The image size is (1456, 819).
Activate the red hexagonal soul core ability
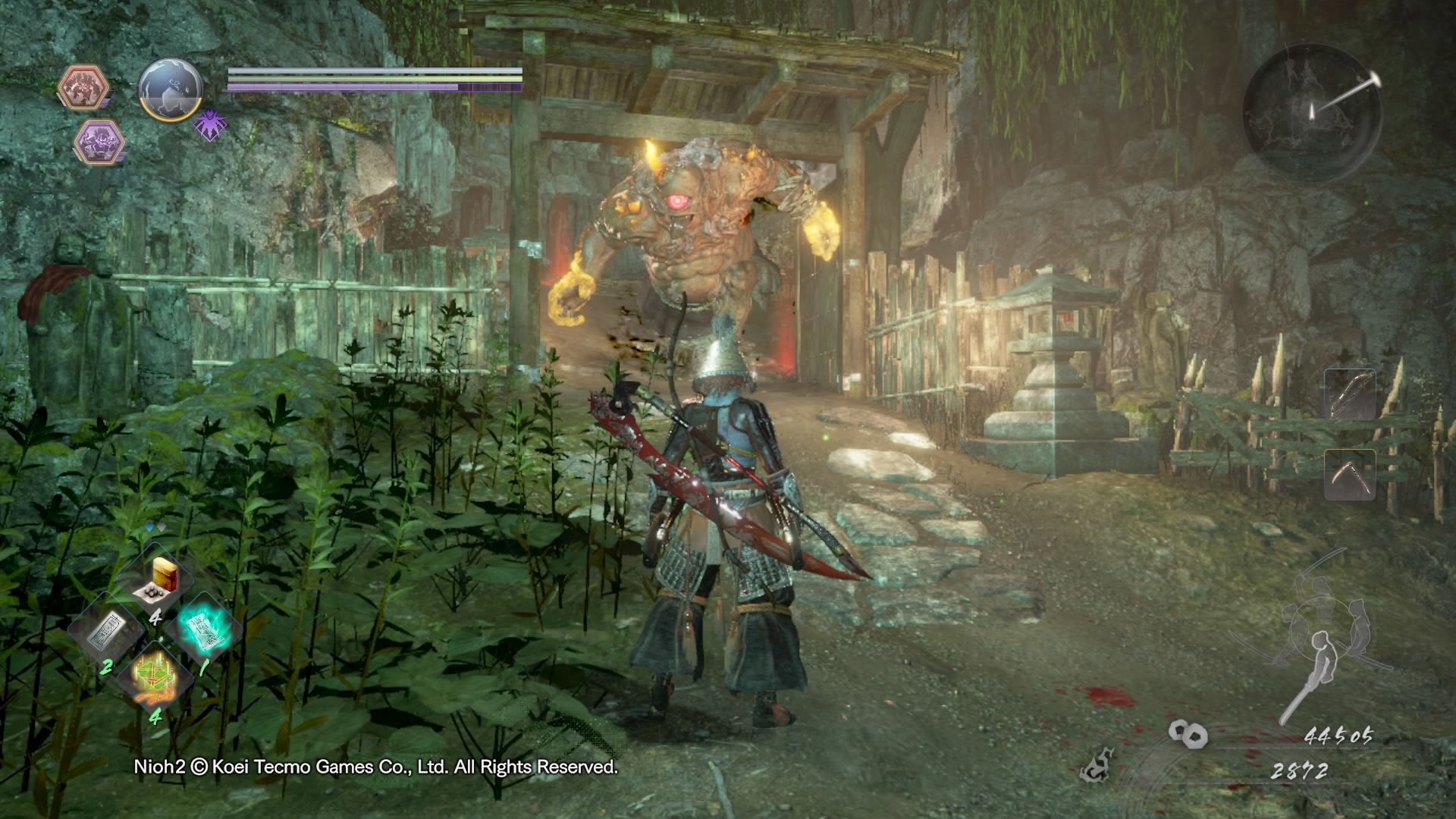[83, 87]
